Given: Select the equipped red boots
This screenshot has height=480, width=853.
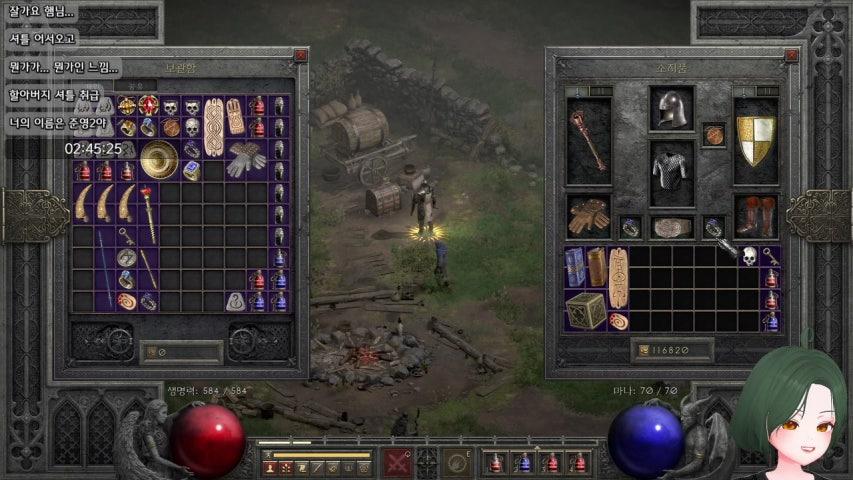Looking at the screenshot, I should coord(755,214).
